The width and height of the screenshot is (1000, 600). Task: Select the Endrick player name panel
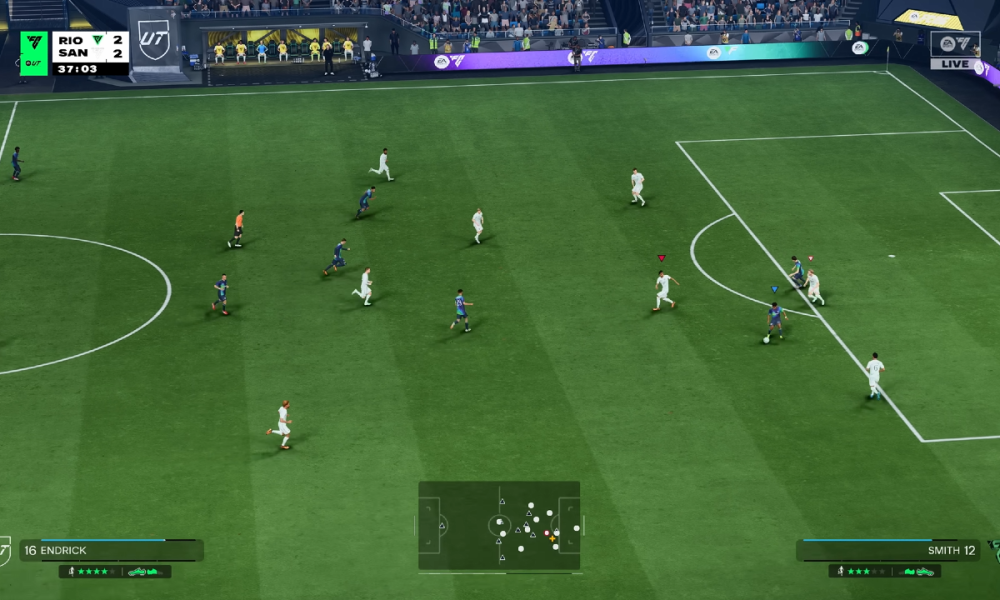click(110, 550)
